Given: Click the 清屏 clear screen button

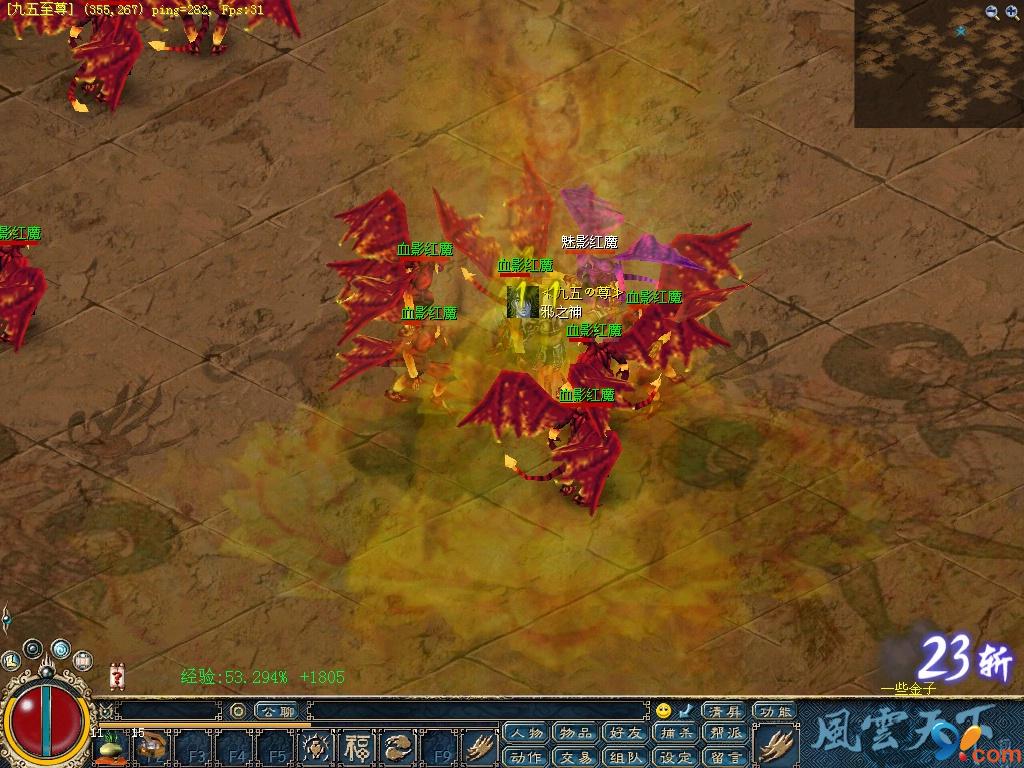Looking at the screenshot, I should coord(725,711).
